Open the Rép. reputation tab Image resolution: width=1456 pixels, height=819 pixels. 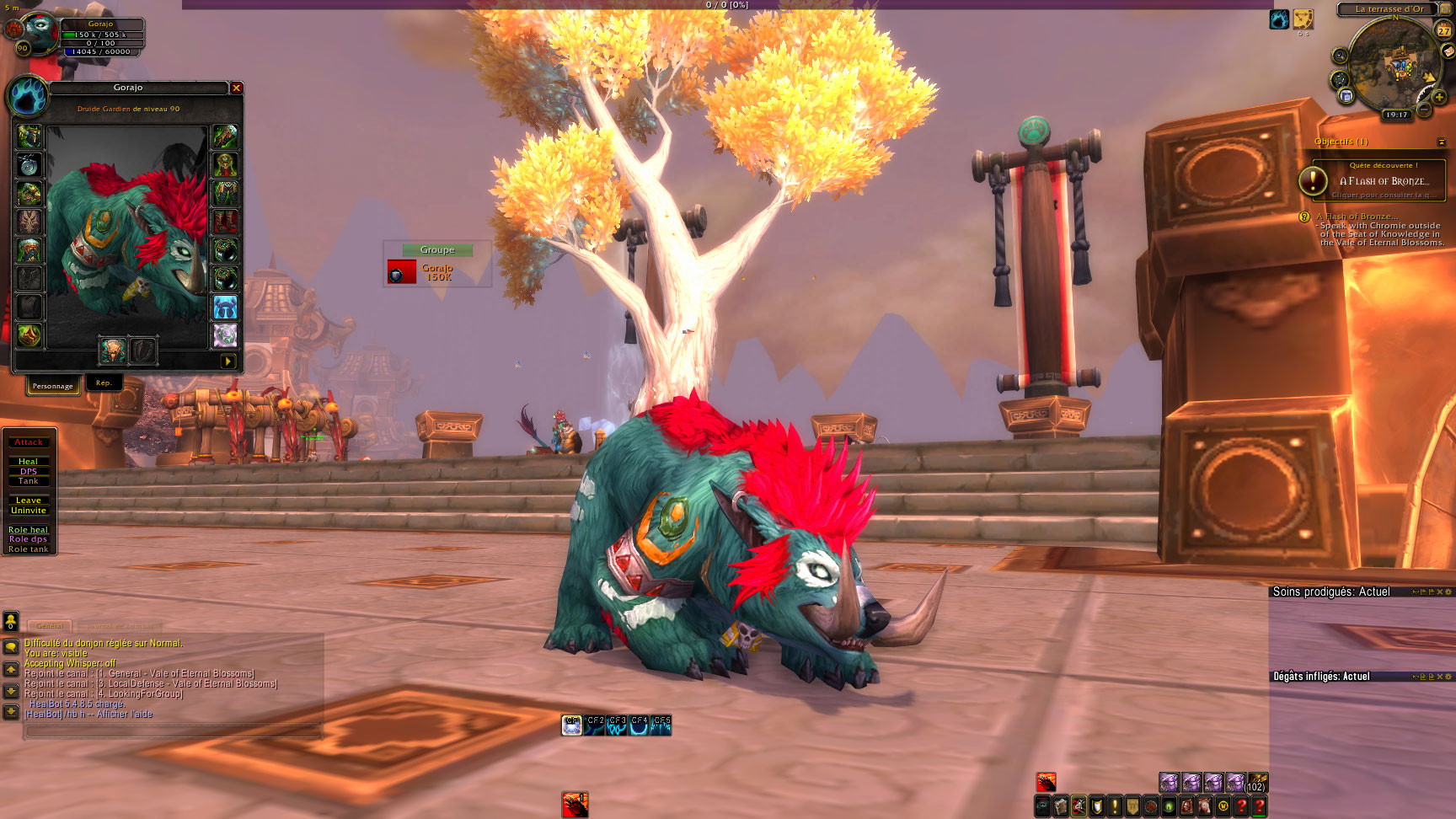pos(104,383)
